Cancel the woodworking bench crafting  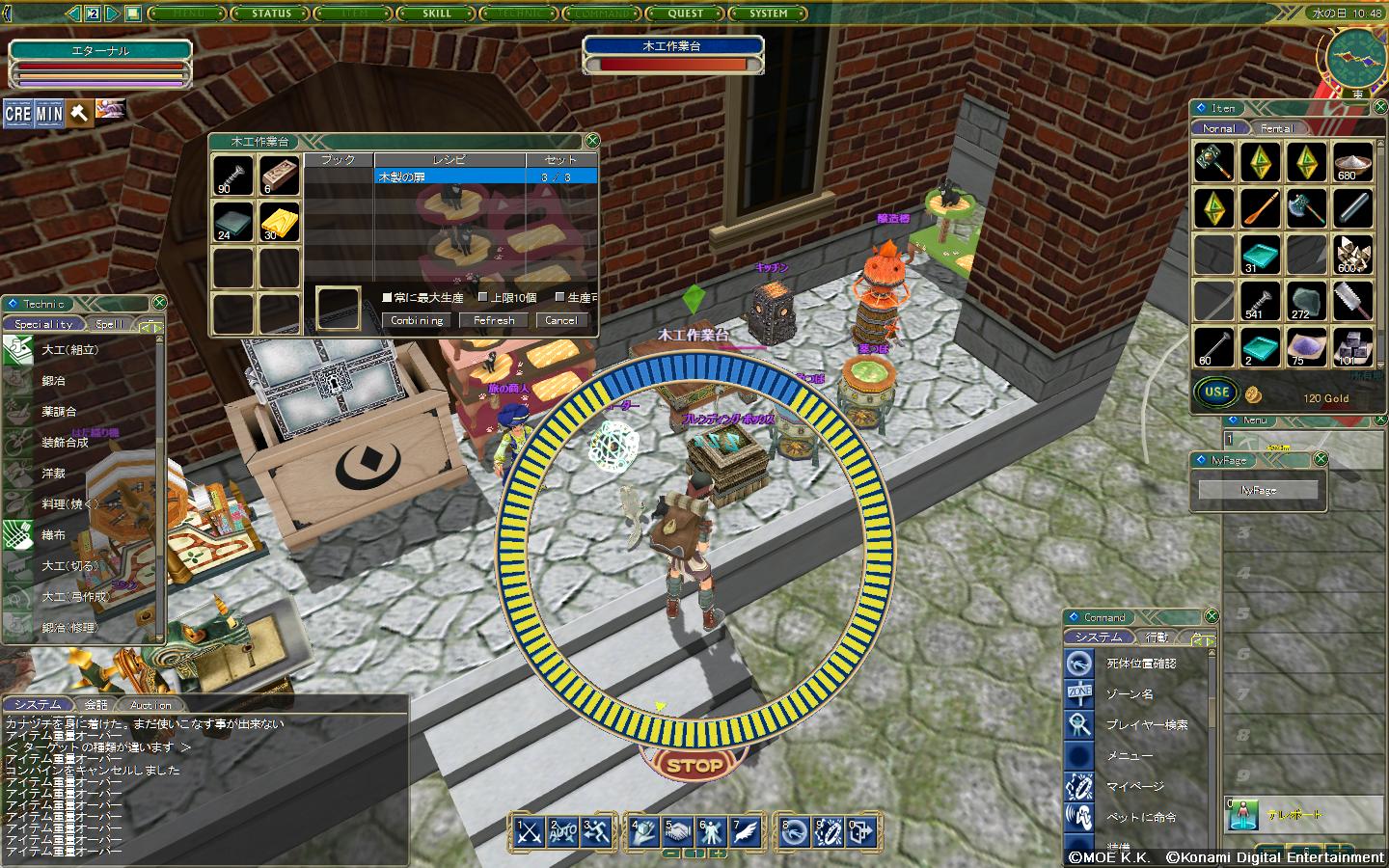click(x=560, y=320)
